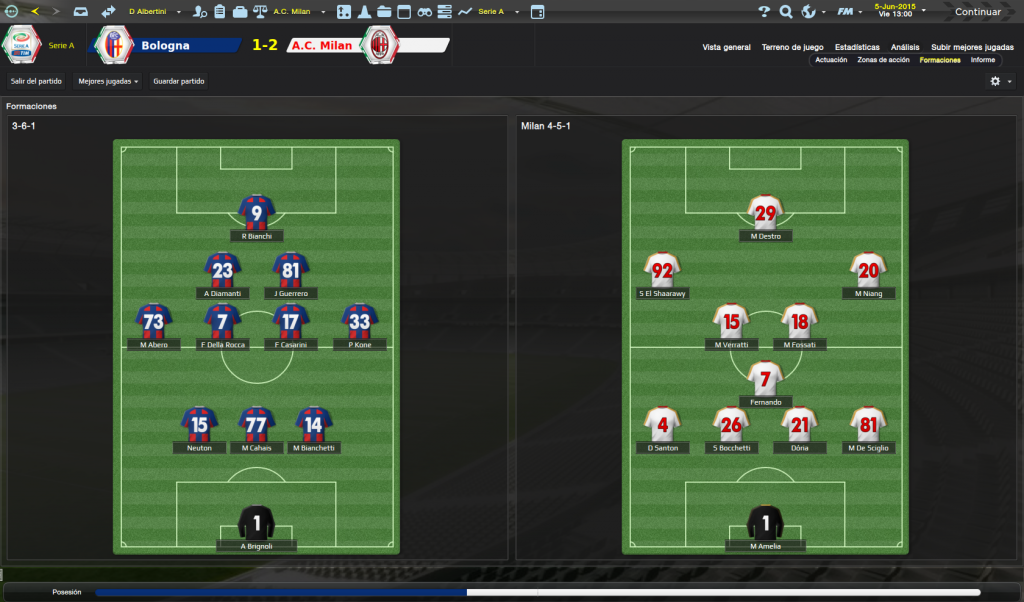Click the Guardar partido button
1024x602 pixels.
179,81
